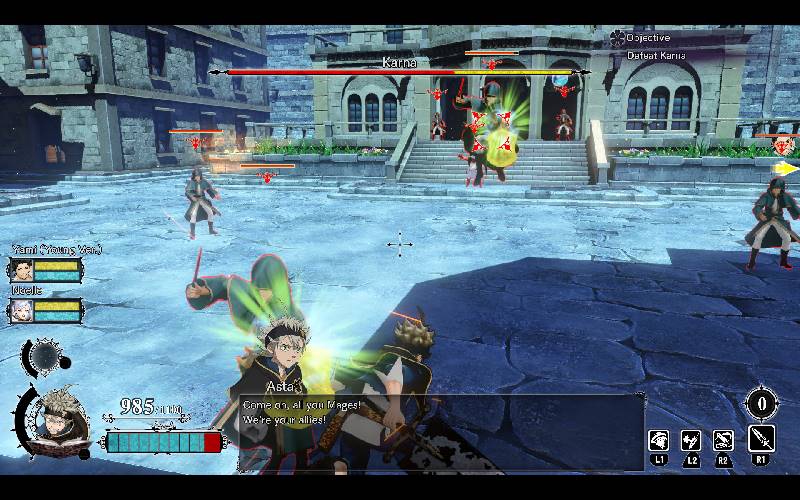Activate the sword attack skill icon
Image resolution: width=800 pixels, height=500 pixels.
761,439
